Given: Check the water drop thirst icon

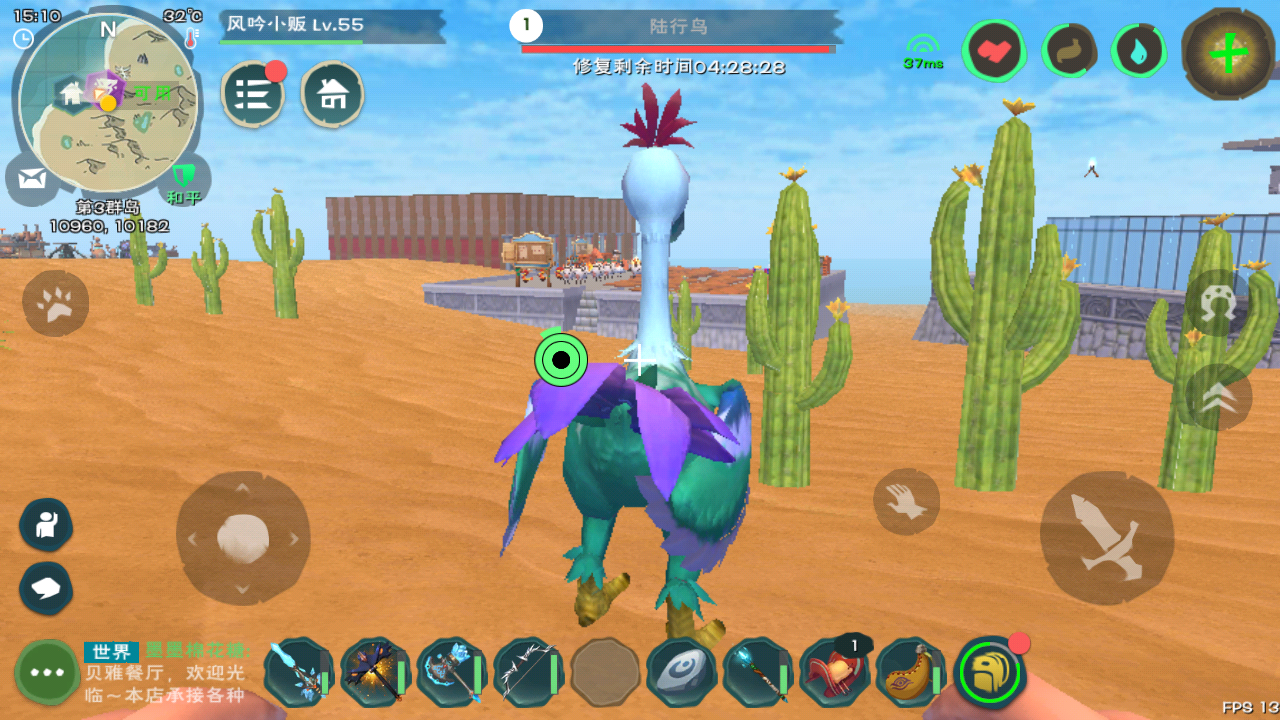Looking at the screenshot, I should click(1139, 51).
